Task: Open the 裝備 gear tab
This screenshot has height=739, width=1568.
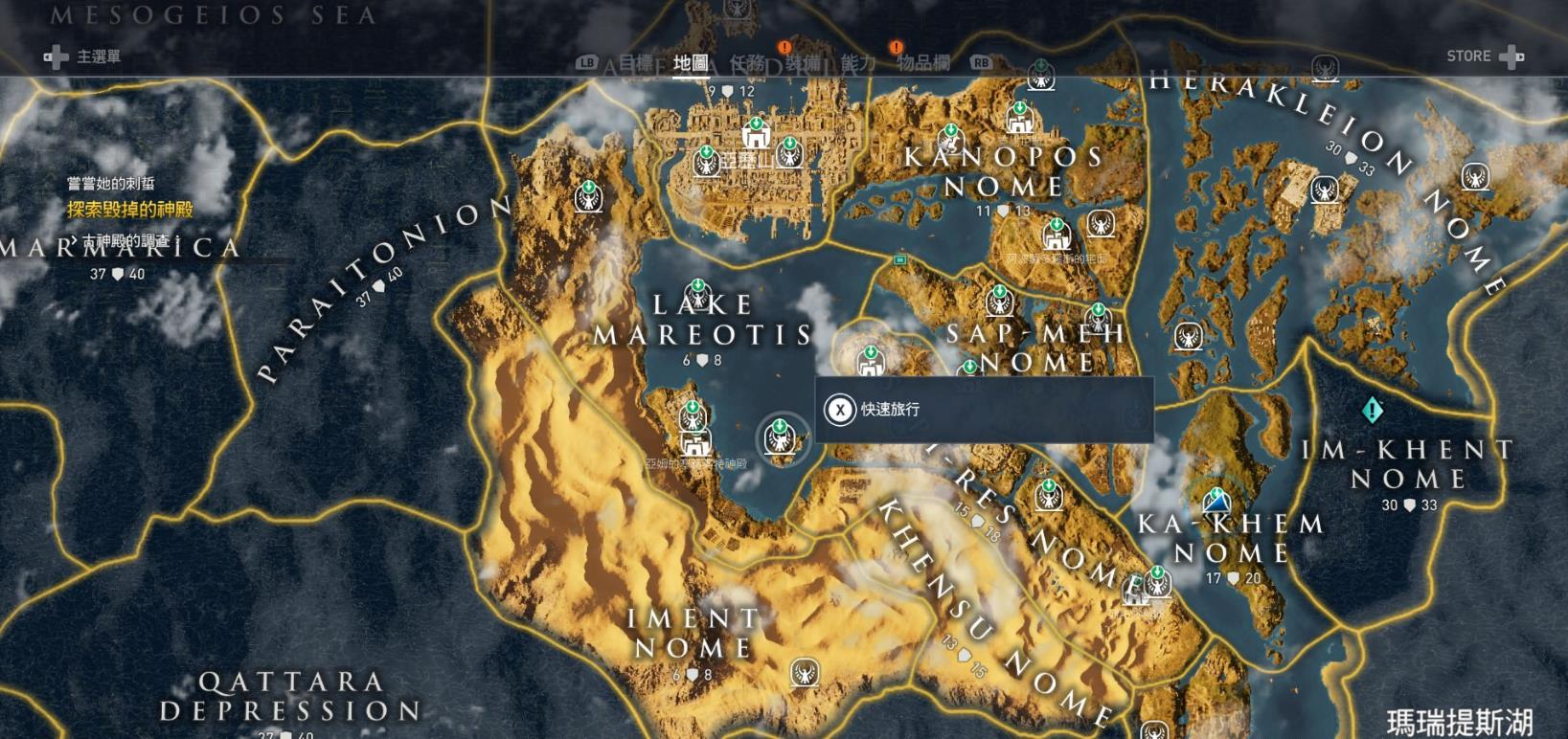Action: [803, 63]
